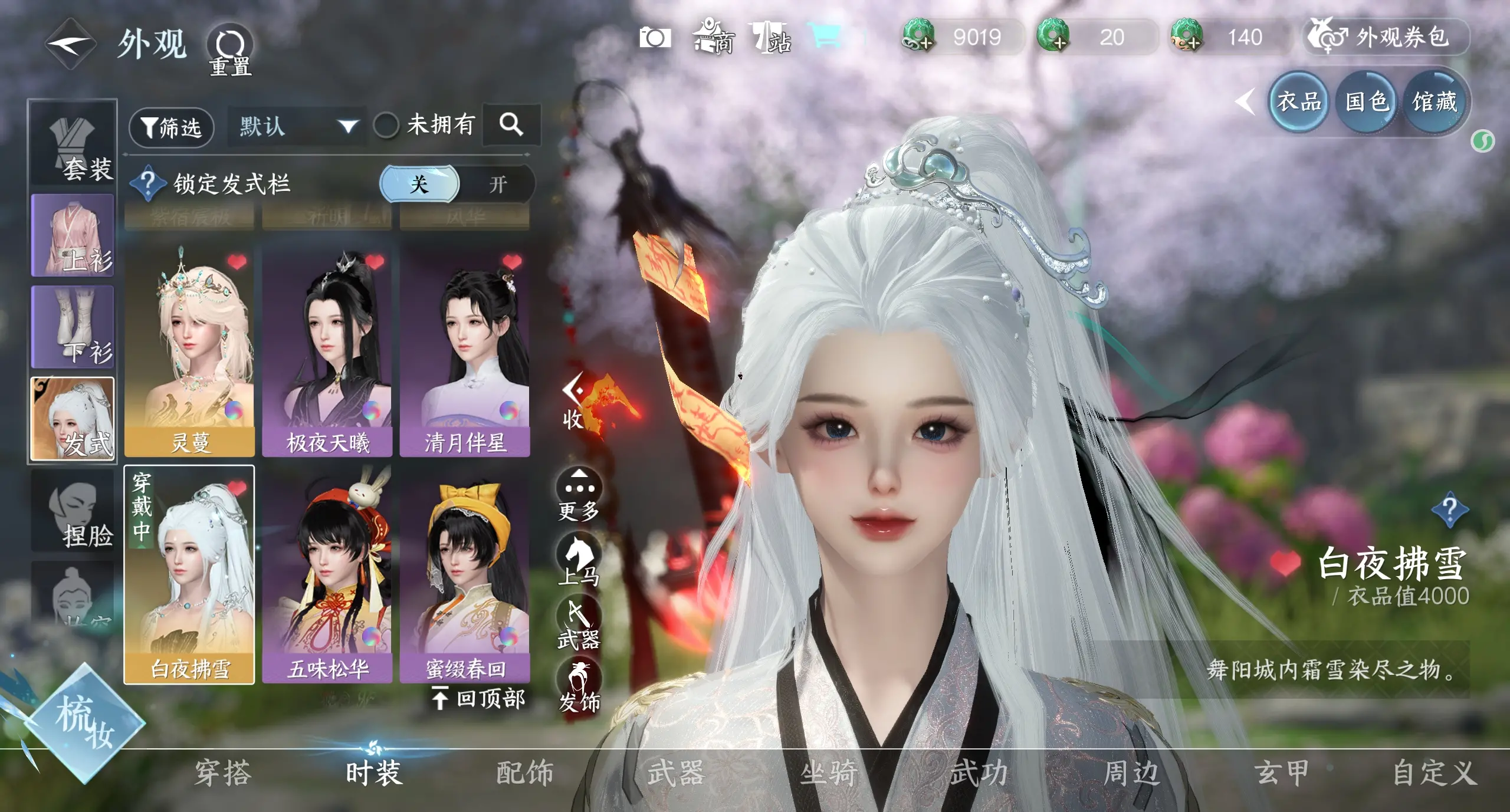Preview the 蜜缀春回 hairstyle
This screenshot has height=812, width=1510.
[465, 576]
